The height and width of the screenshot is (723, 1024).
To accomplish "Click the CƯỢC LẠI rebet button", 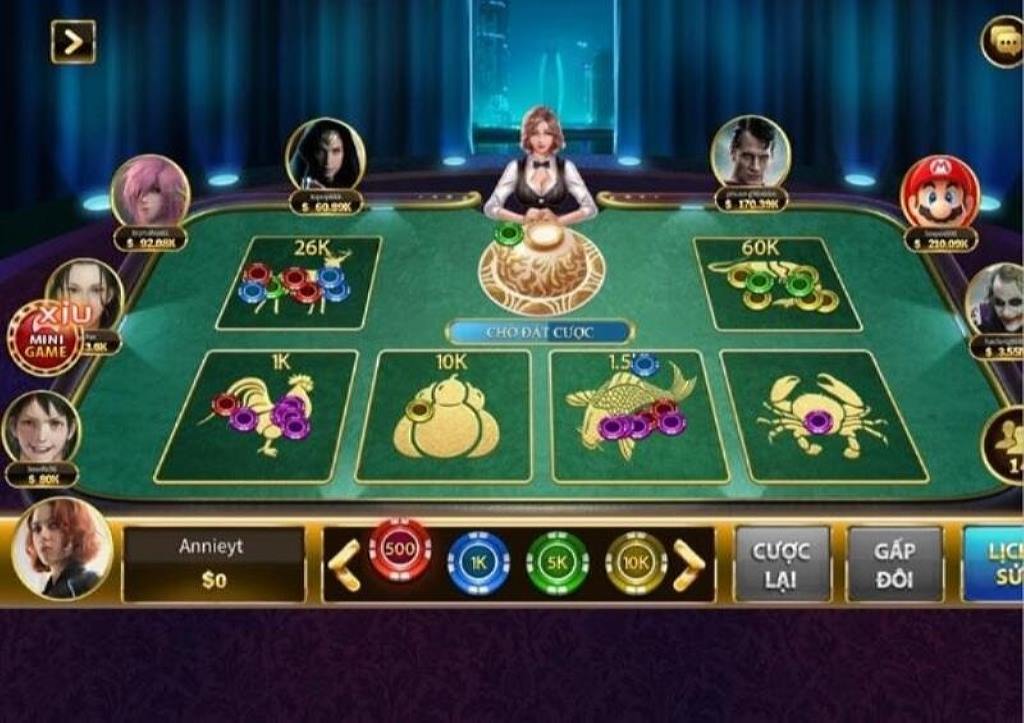I will [782, 564].
